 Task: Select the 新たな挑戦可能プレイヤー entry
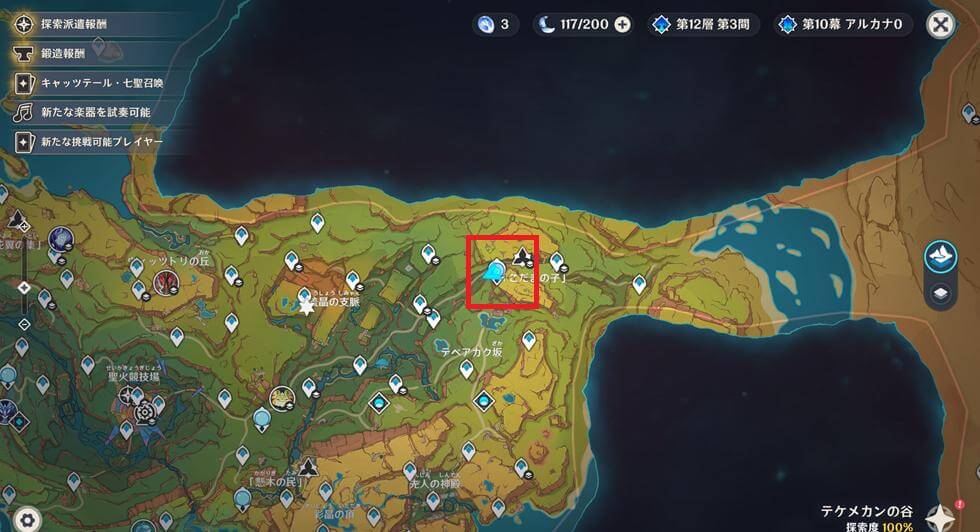90,142
